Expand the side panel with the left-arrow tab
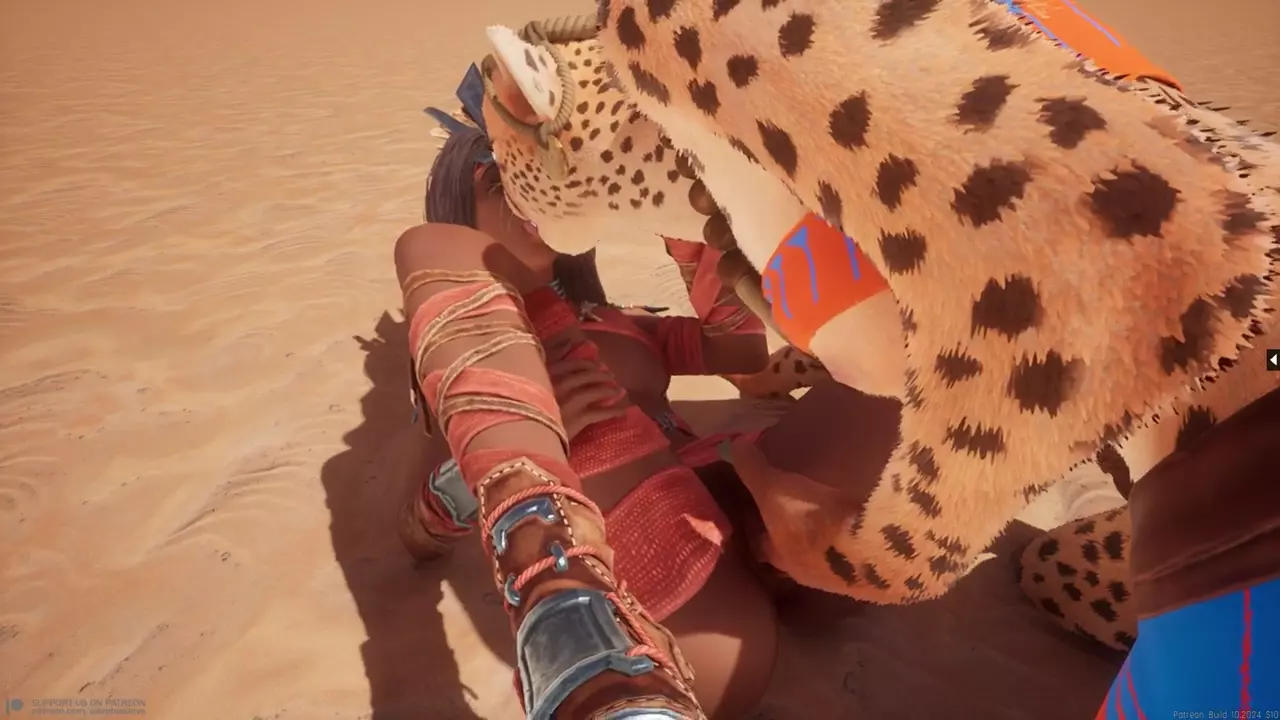Viewport: 1280px width, 720px height. 1273,359
